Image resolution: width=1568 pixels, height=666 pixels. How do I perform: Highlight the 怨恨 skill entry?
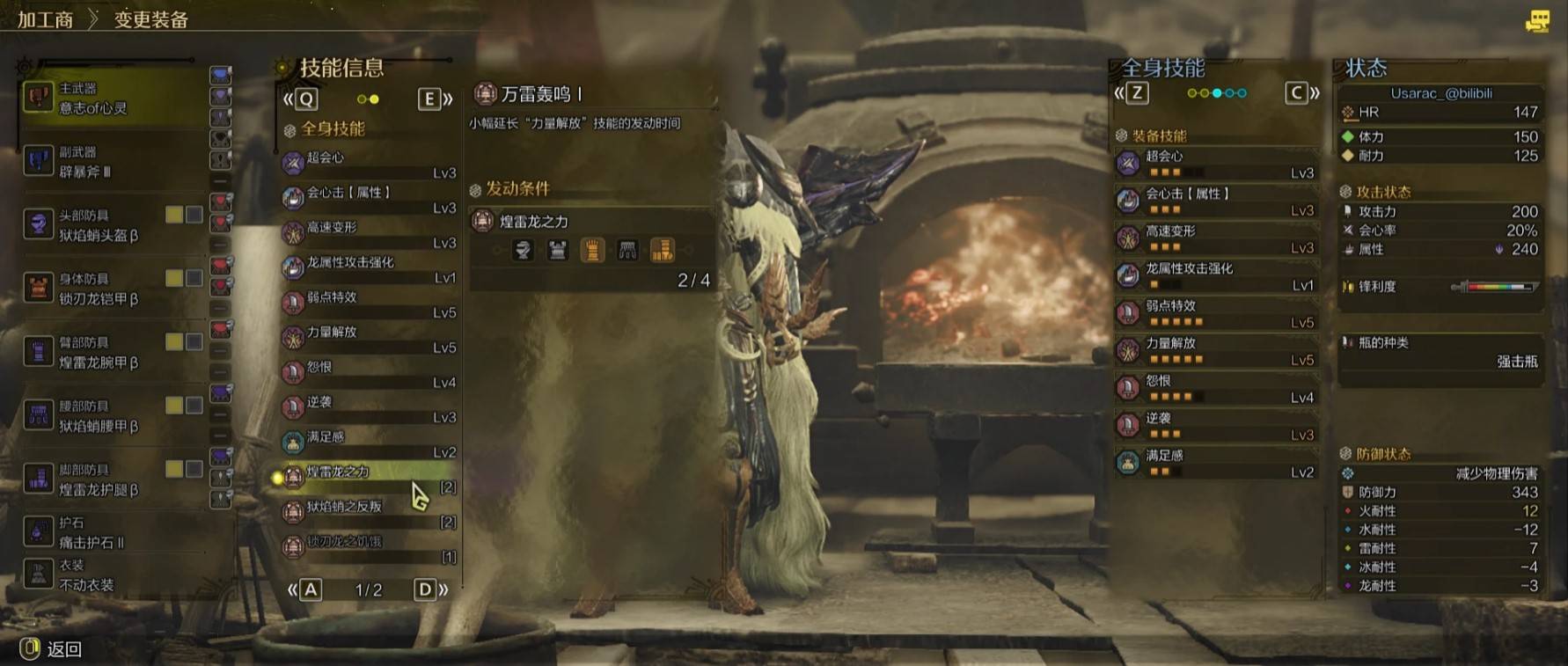[369, 373]
